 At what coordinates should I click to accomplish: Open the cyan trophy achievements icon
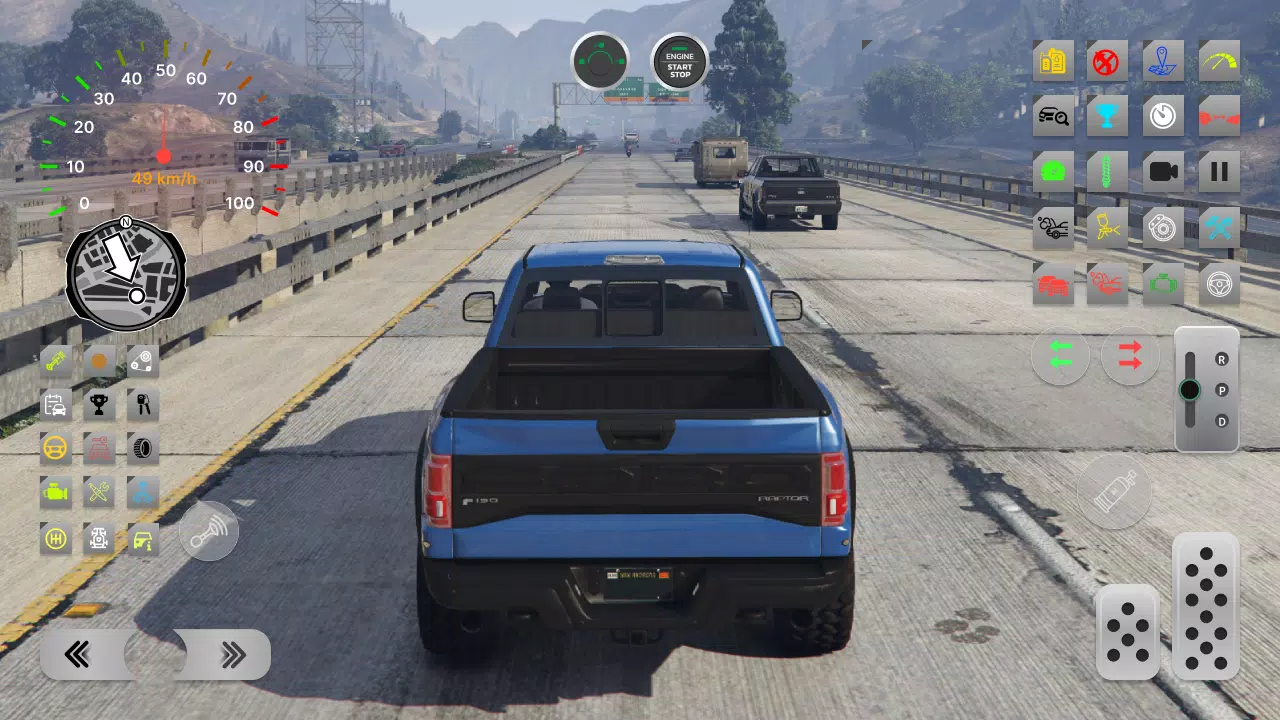(x=1108, y=116)
